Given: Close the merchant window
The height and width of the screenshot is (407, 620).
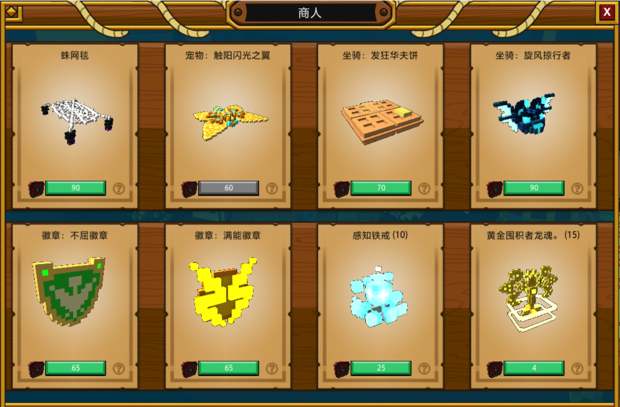Looking at the screenshot, I should coord(606,12).
